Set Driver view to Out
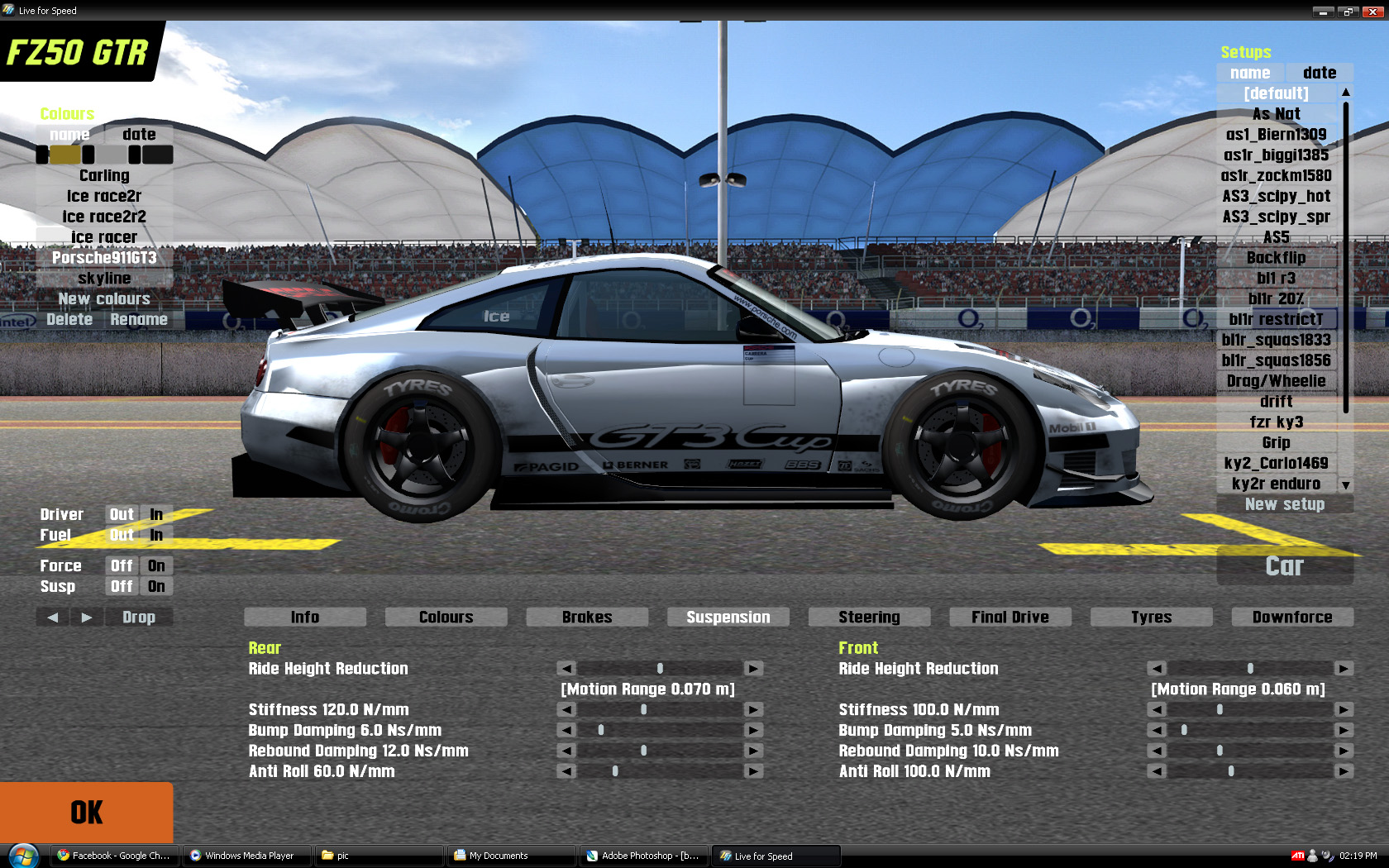This screenshot has height=868, width=1389. coord(122,514)
